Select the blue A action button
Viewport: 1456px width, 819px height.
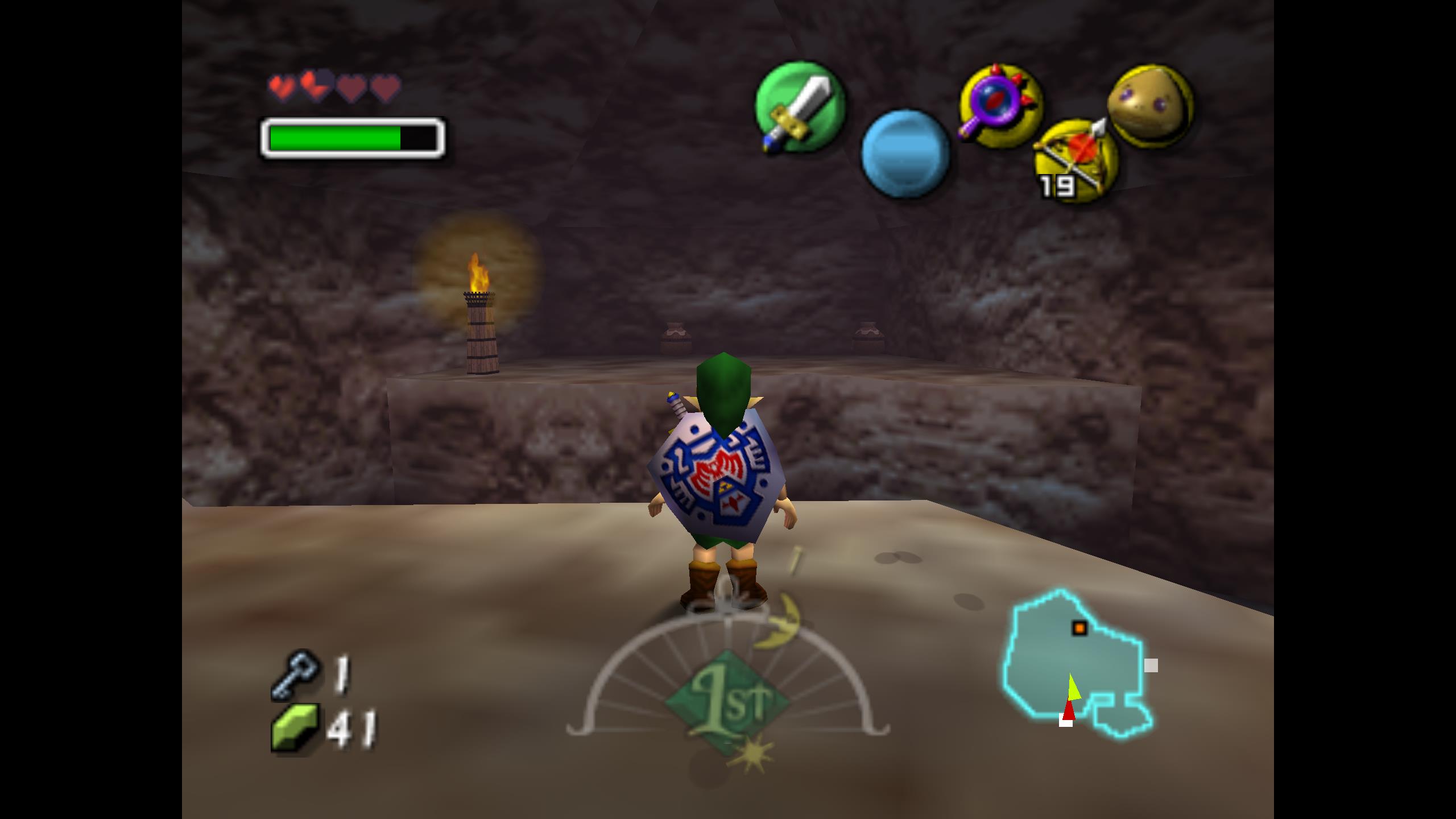[905, 154]
